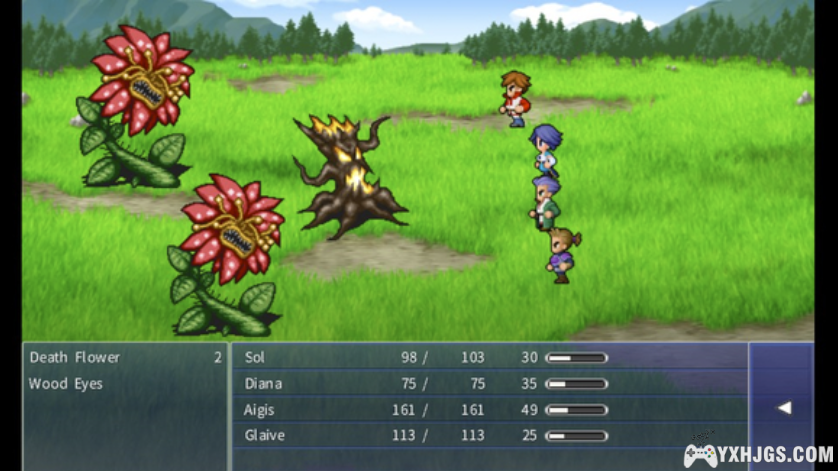Choose Wood Eyes in the enemy list
838x471 pixels.
click(x=66, y=384)
